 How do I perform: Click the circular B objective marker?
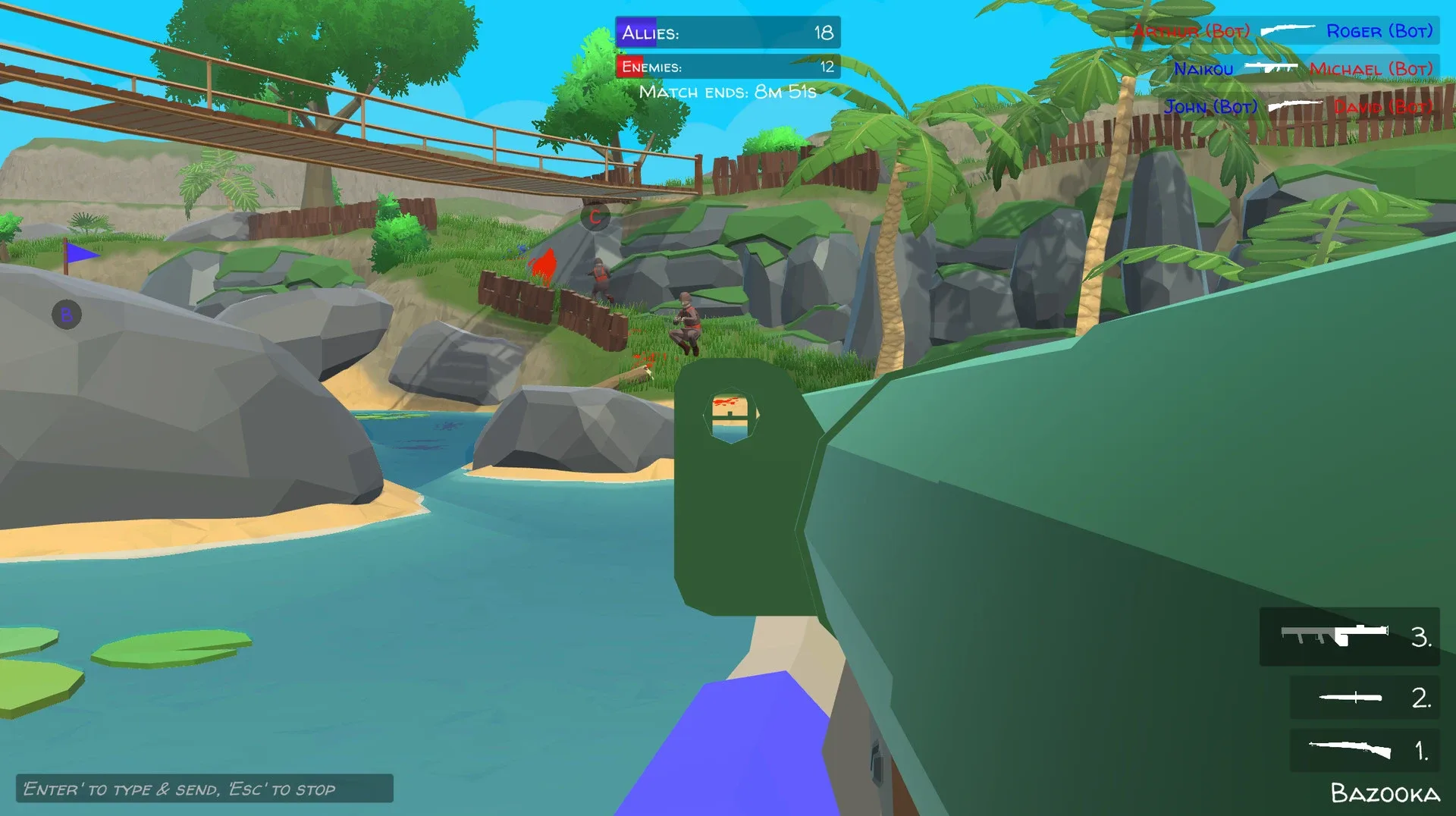coord(65,313)
